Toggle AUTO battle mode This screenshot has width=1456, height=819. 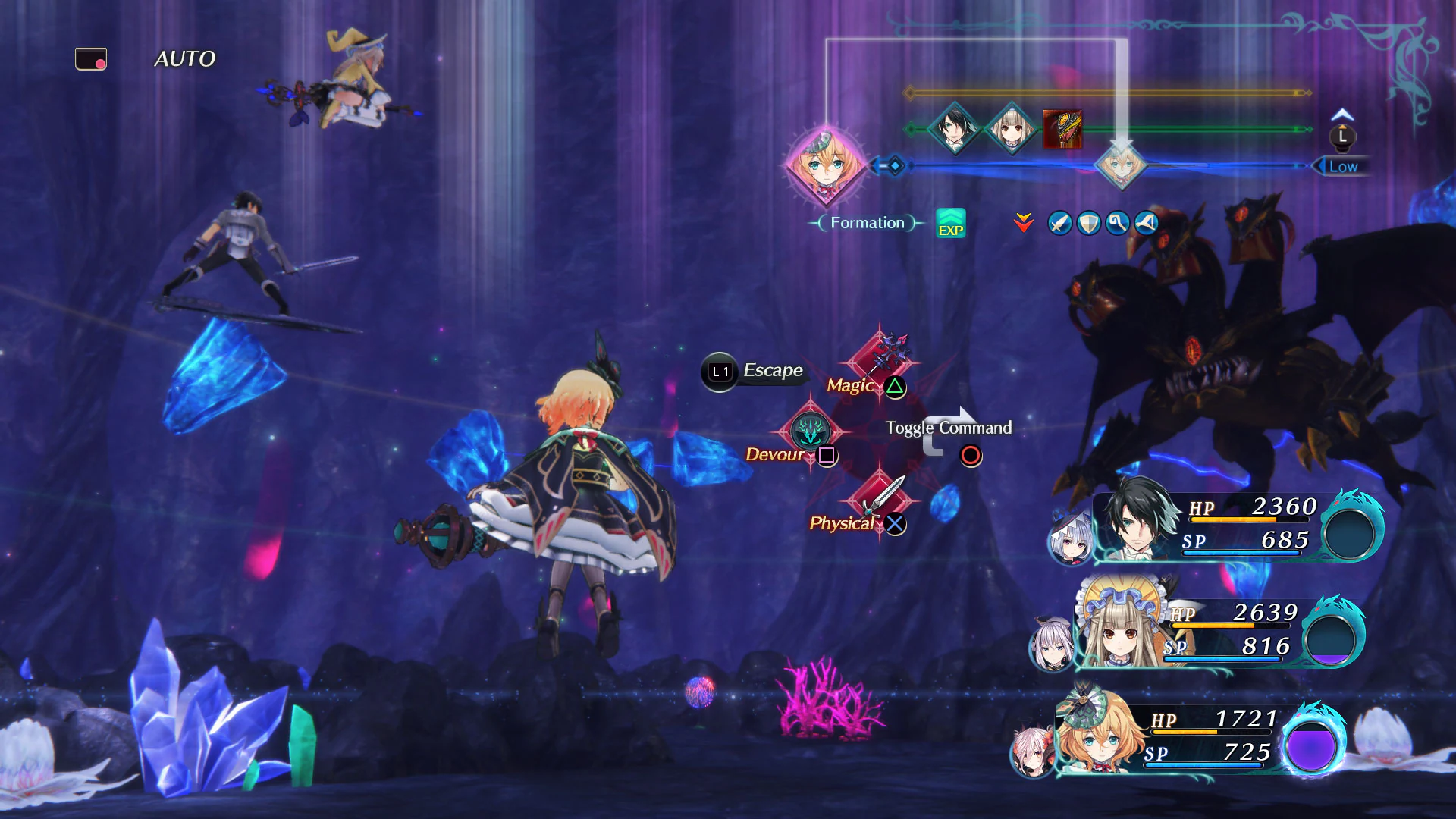coord(184,58)
